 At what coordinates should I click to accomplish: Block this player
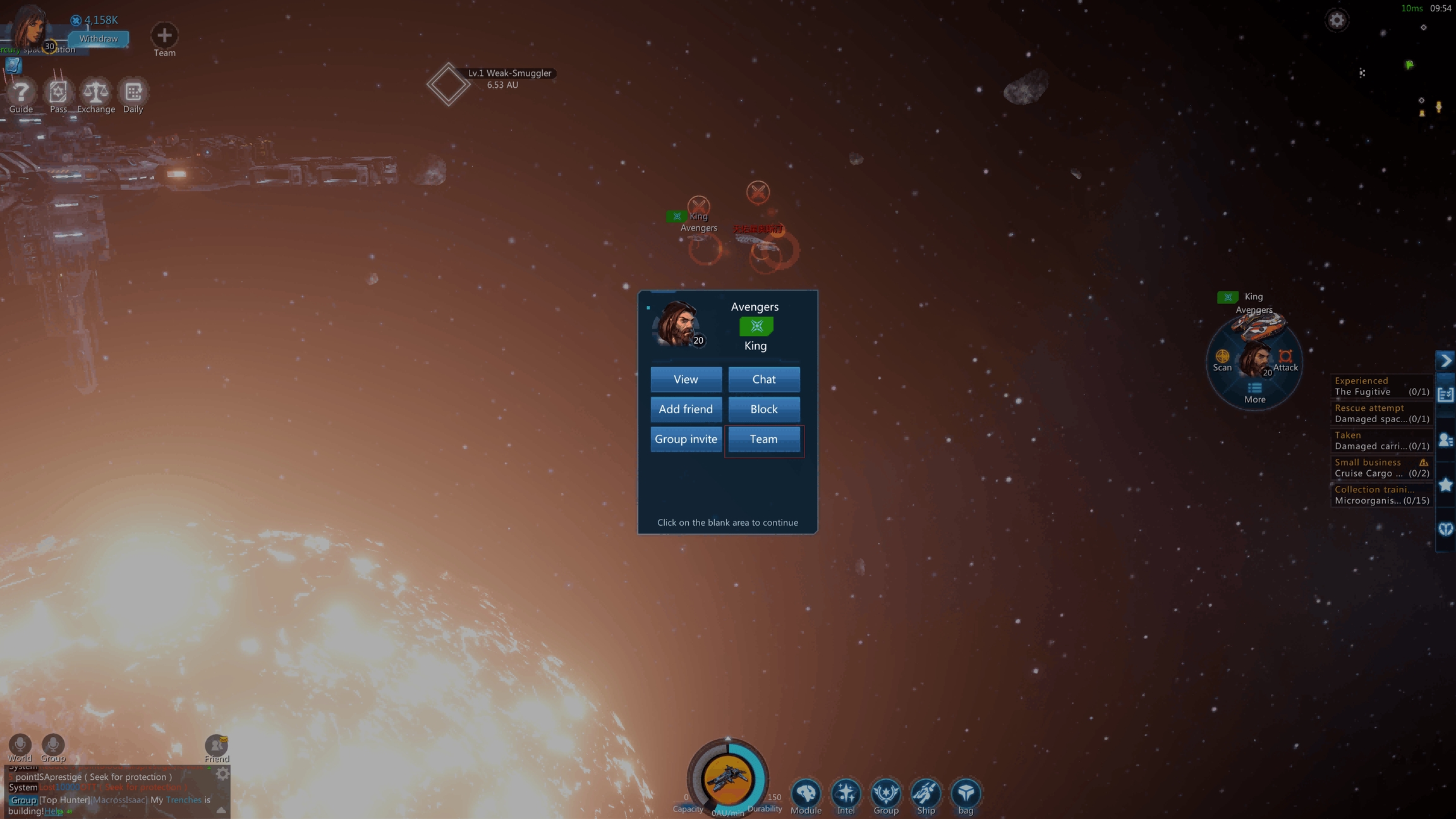(x=763, y=409)
